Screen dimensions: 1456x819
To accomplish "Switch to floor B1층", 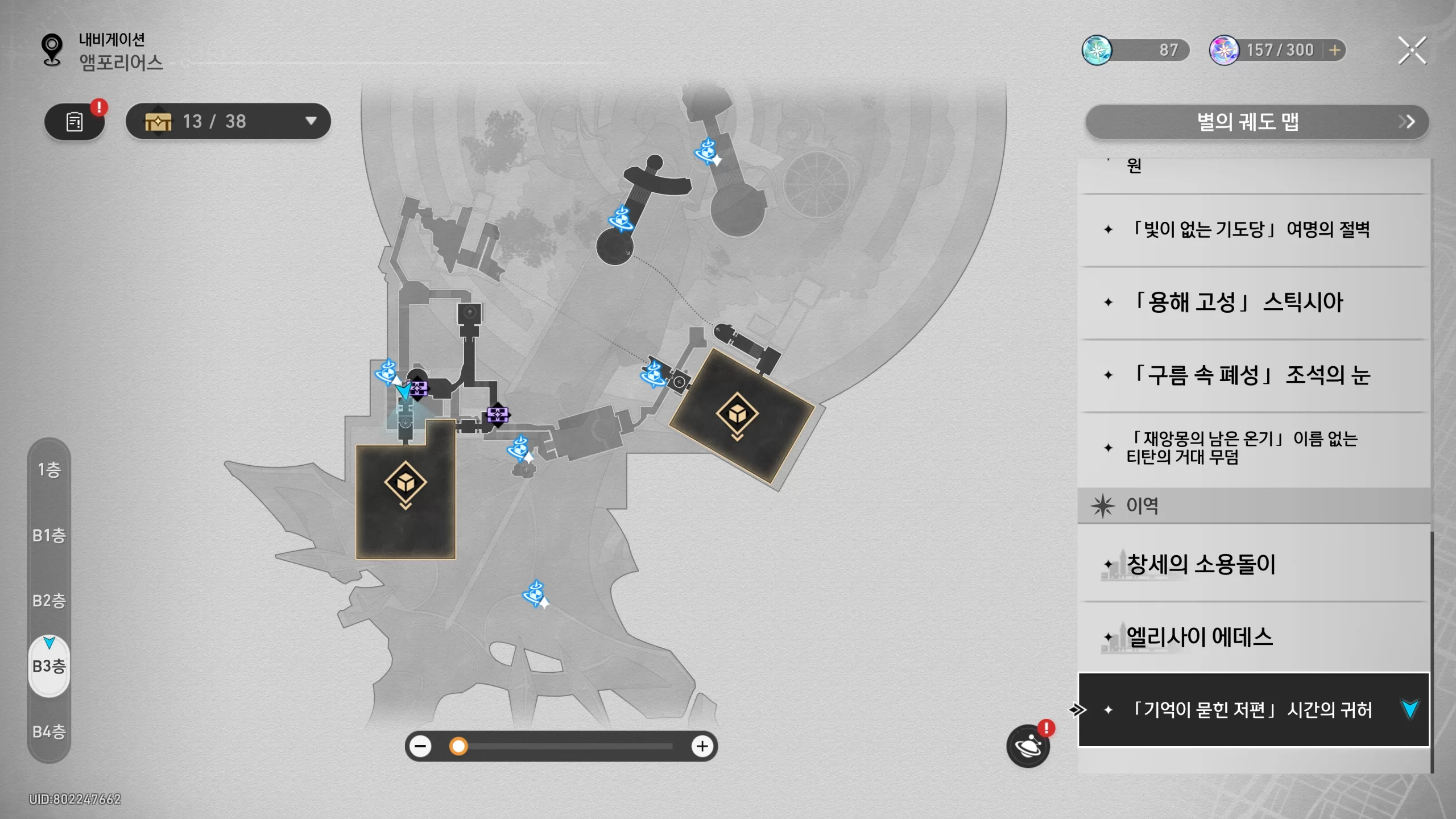I will point(49,535).
